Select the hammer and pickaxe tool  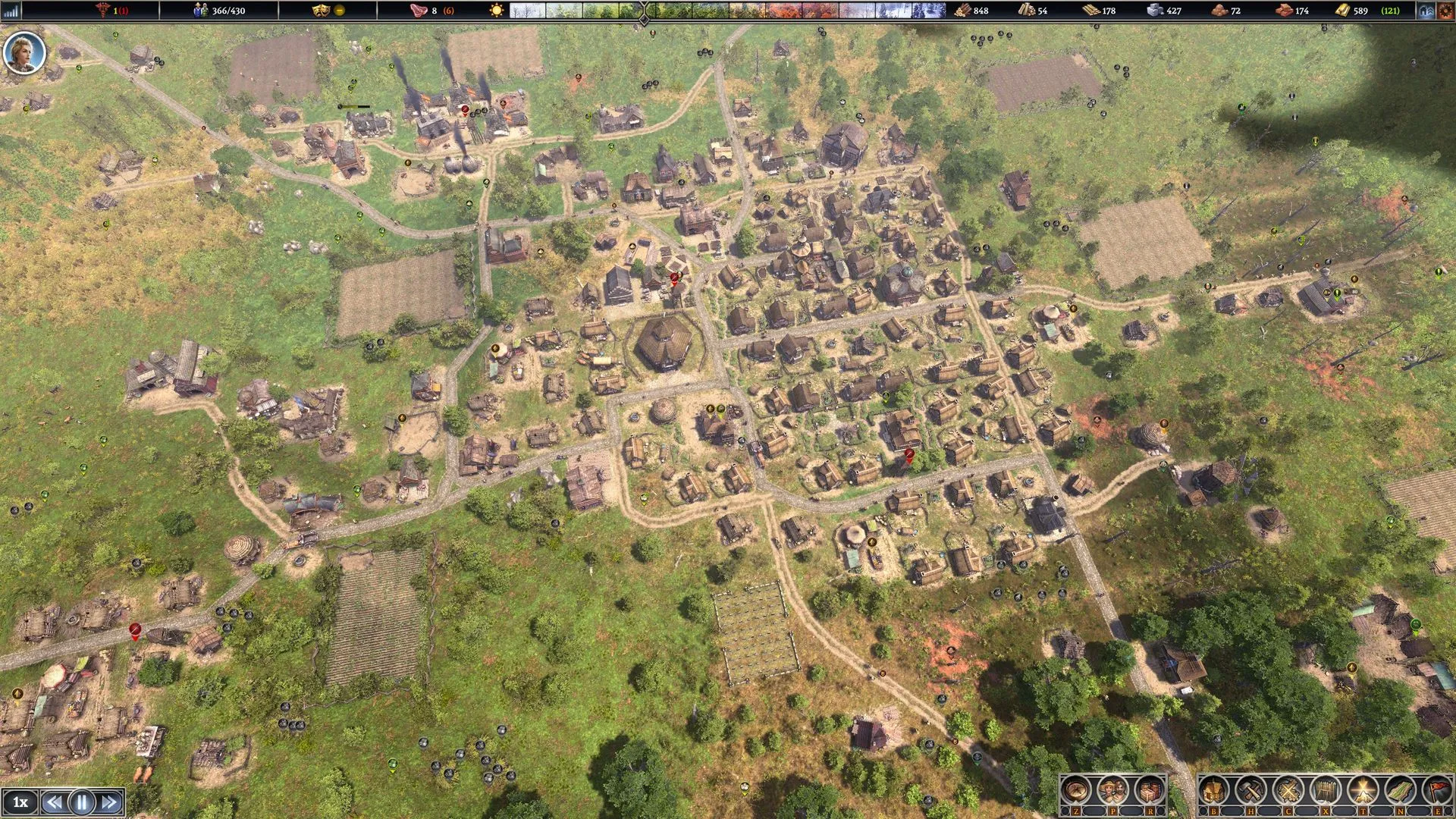click(1250, 790)
